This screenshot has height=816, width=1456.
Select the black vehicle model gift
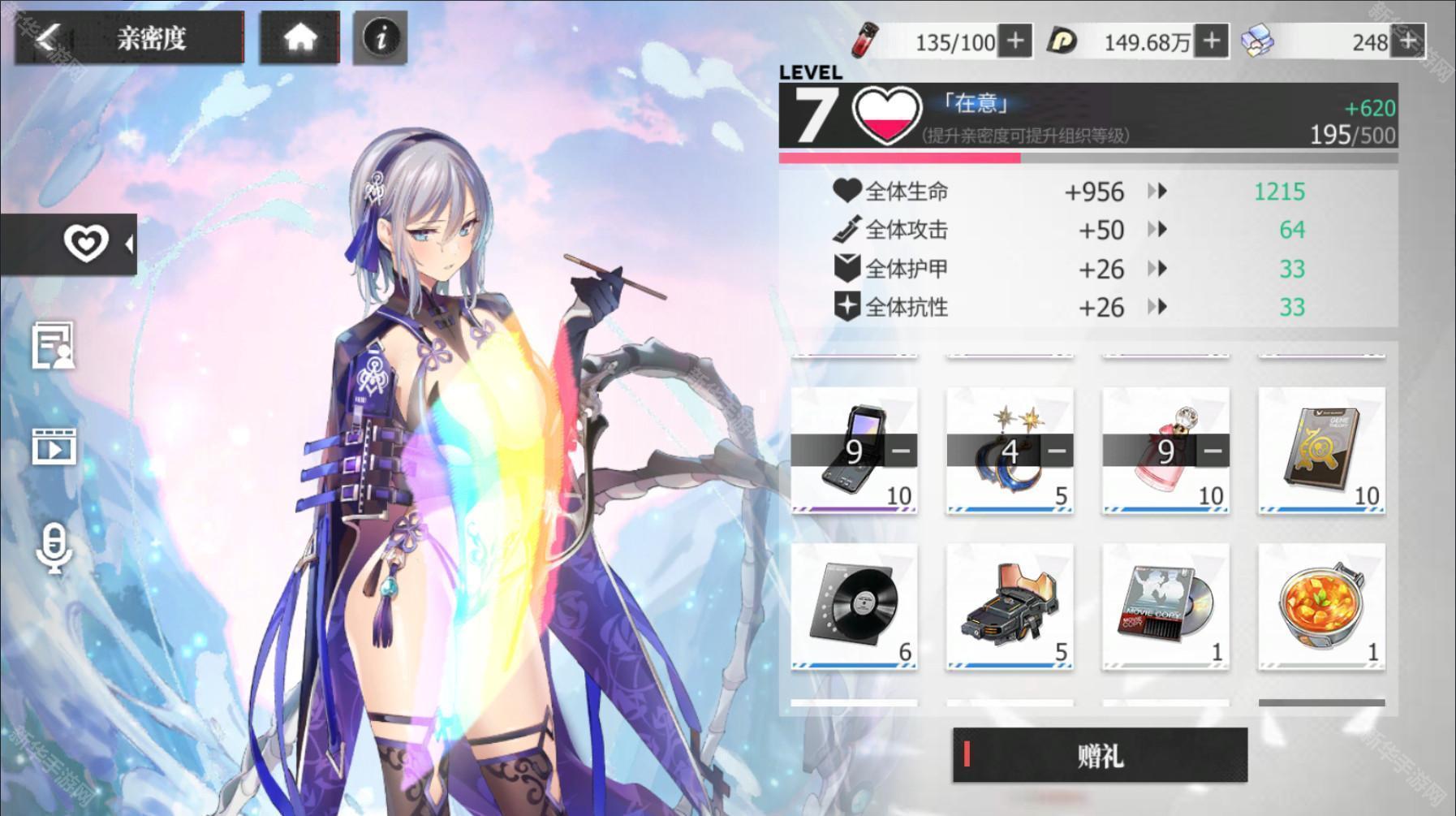point(1010,607)
